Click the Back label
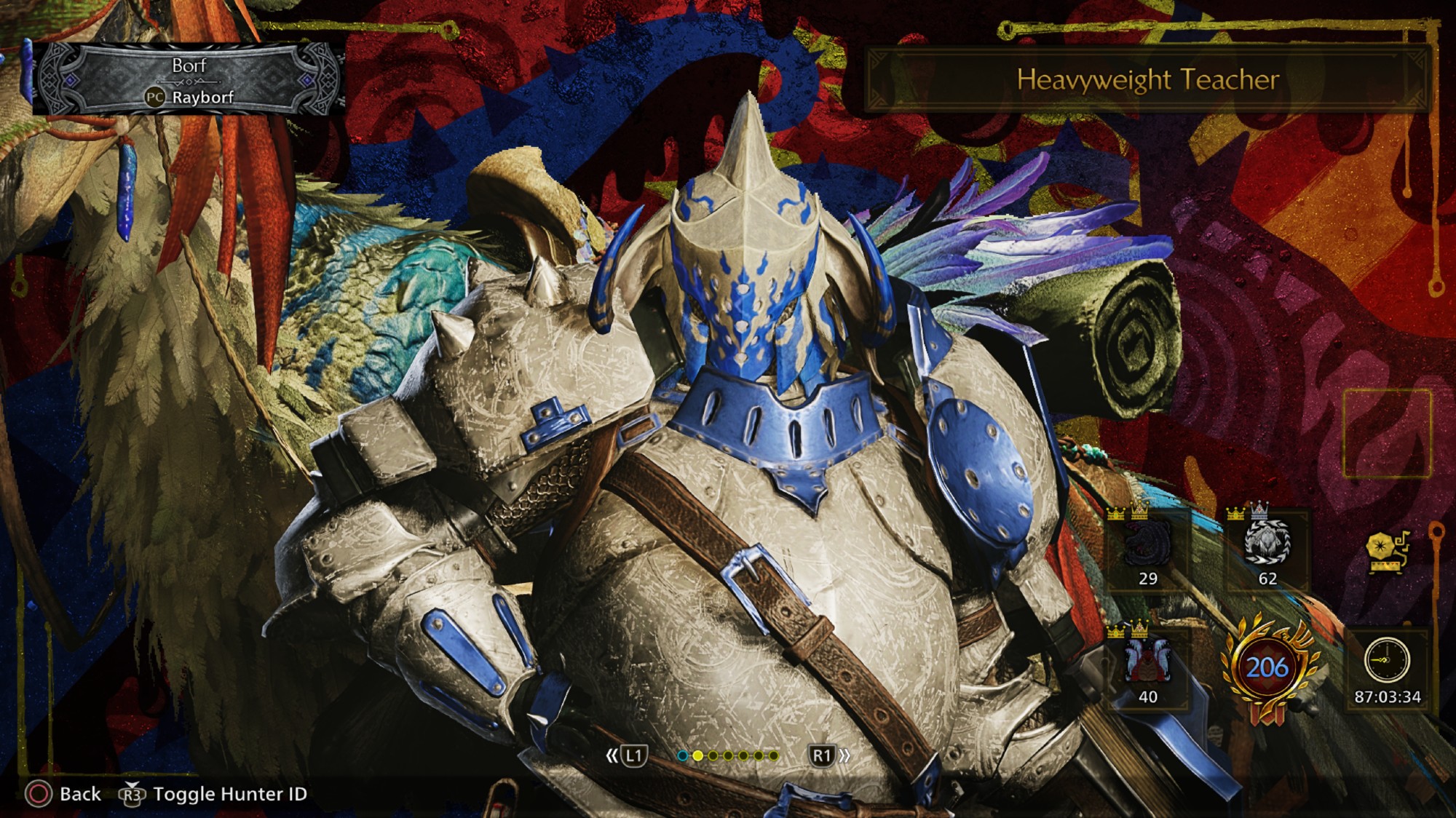1456x818 pixels. coord(79,793)
